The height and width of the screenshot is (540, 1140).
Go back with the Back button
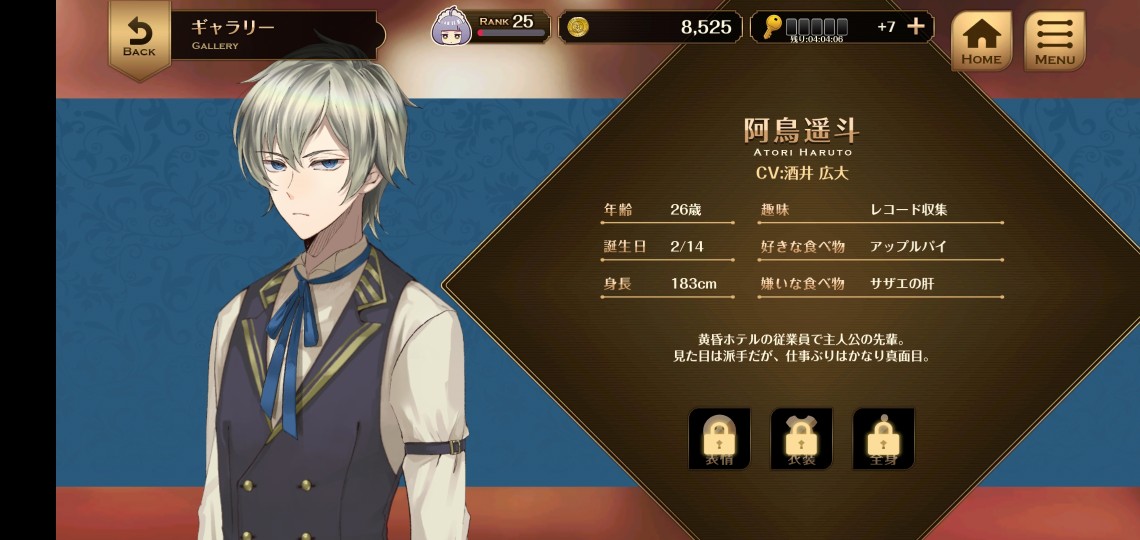click(139, 37)
